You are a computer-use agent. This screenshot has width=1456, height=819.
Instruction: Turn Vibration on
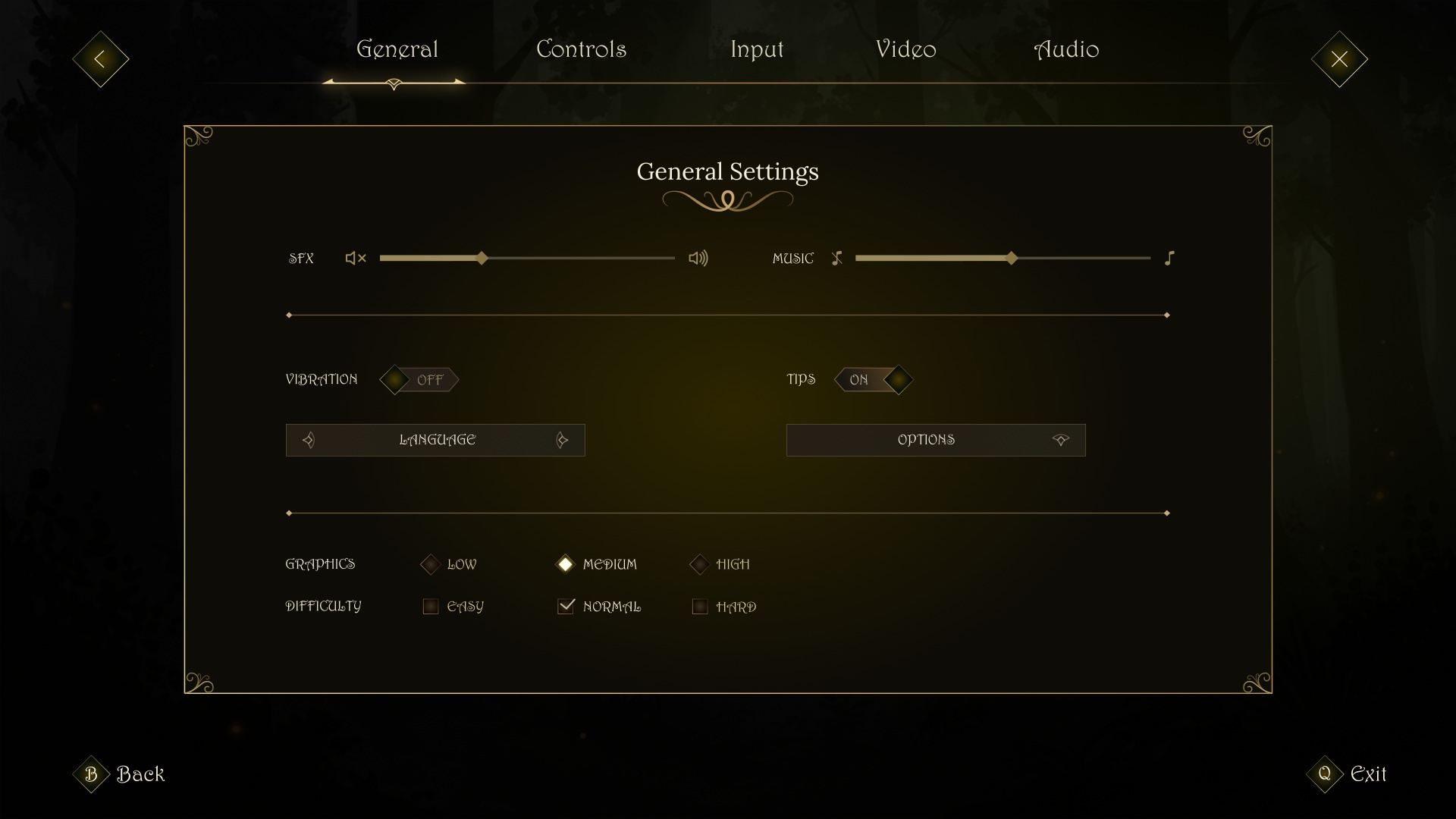[419, 380]
